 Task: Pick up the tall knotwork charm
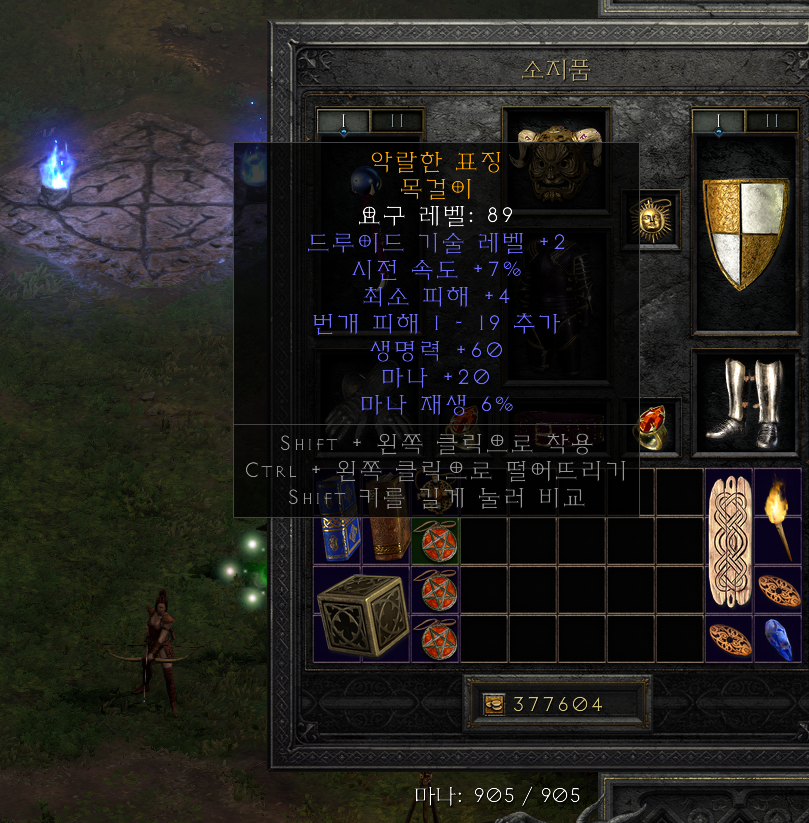click(x=729, y=541)
